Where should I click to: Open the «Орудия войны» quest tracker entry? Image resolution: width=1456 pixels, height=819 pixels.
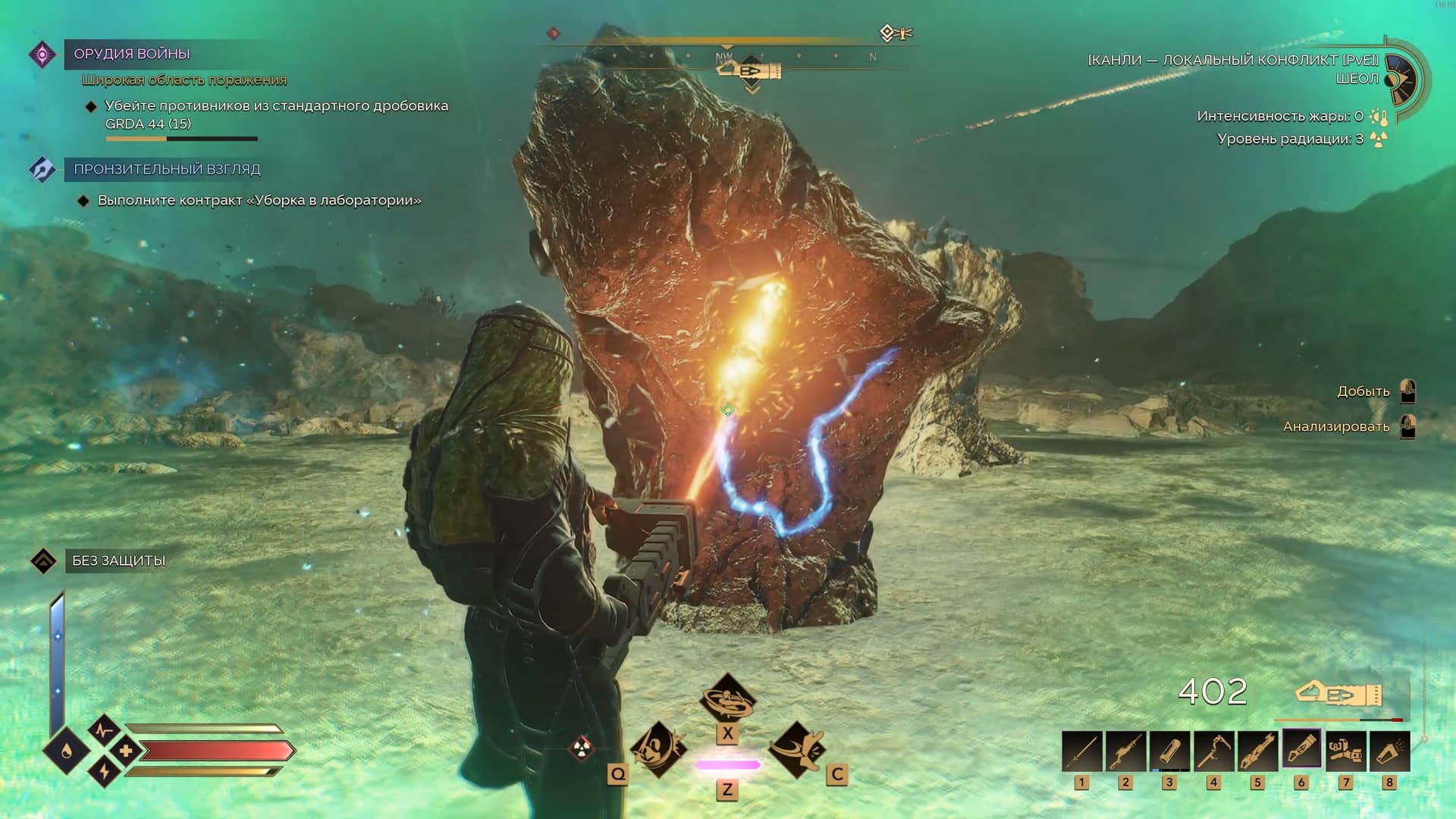pyautogui.click(x=131, y=54)
